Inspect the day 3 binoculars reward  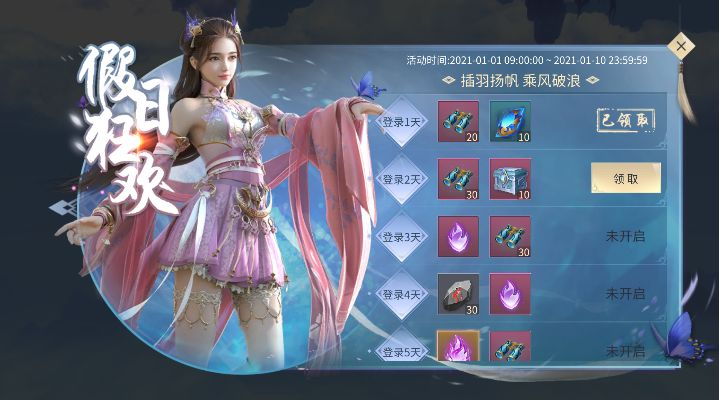[x=510, y=237]
